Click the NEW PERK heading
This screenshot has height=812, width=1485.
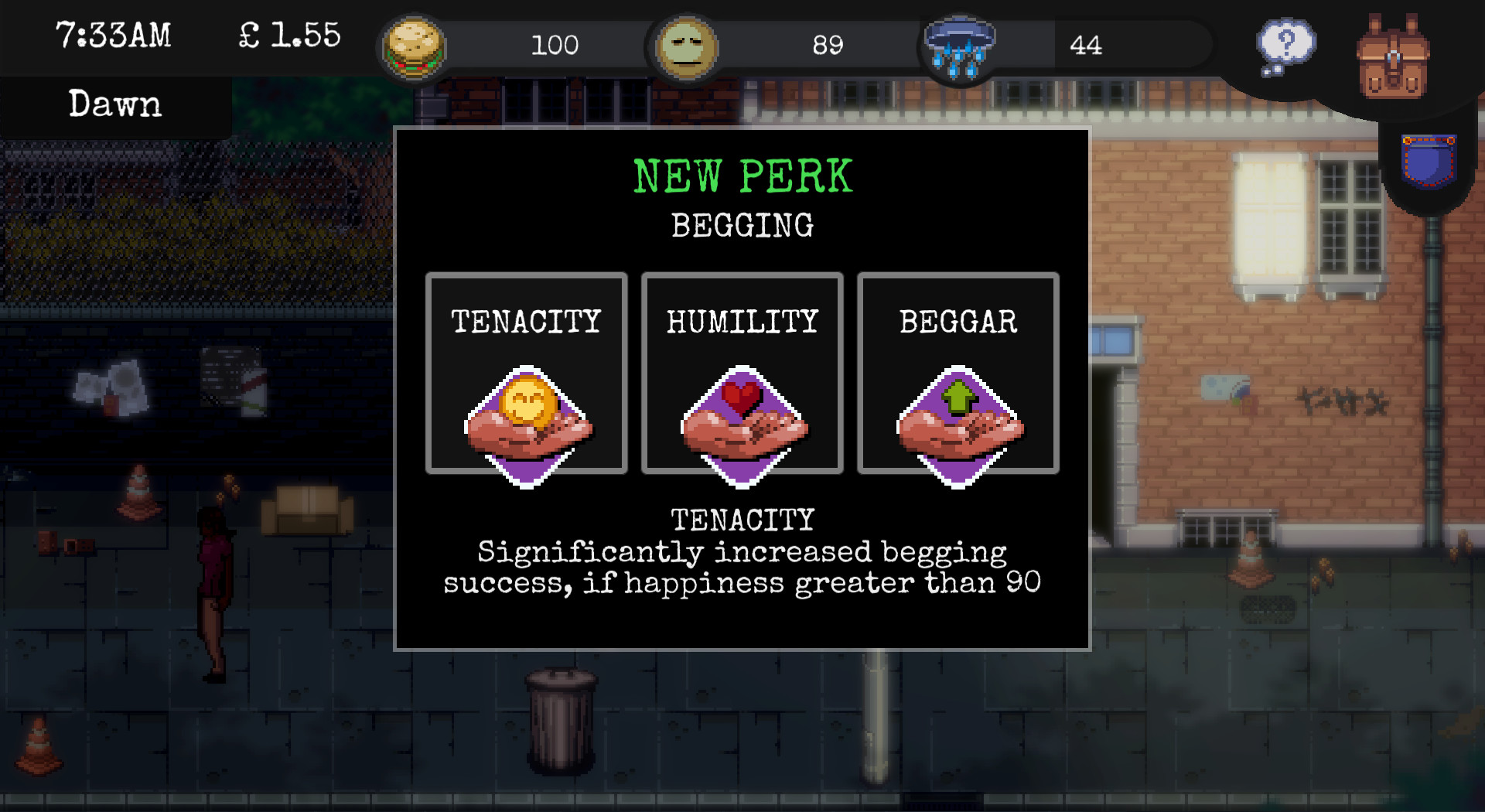pyautogui.click(x=742, y=176)
